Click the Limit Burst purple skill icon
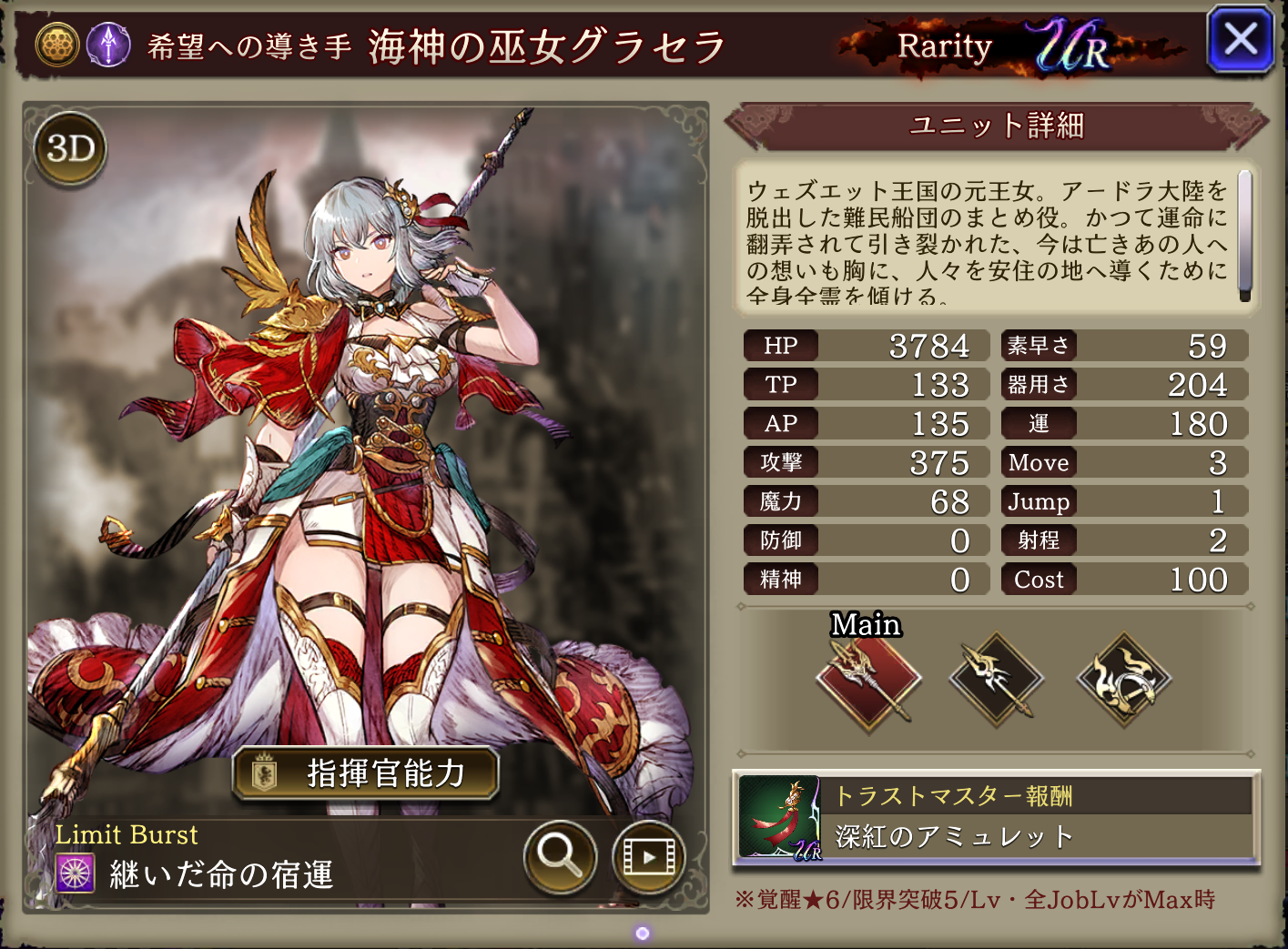The image size is (1288, 949). 76,873
